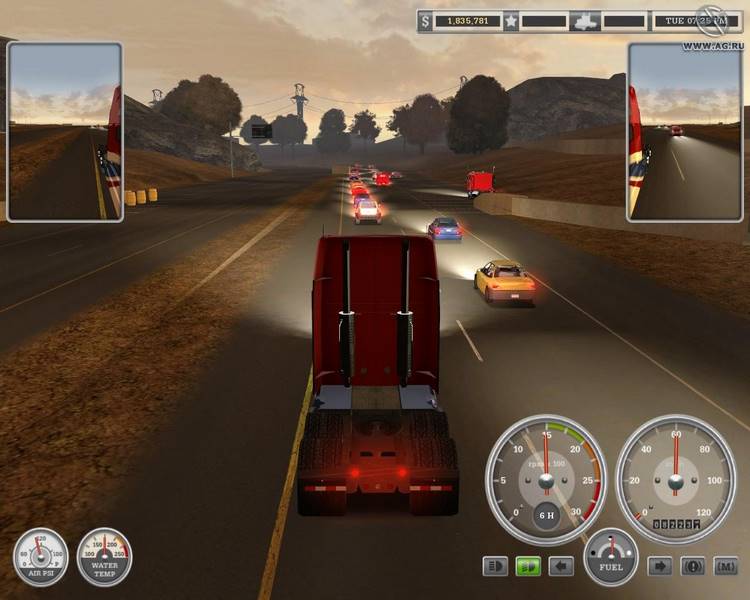
Task: Click the truck icon in top bar
Action: 584,20
